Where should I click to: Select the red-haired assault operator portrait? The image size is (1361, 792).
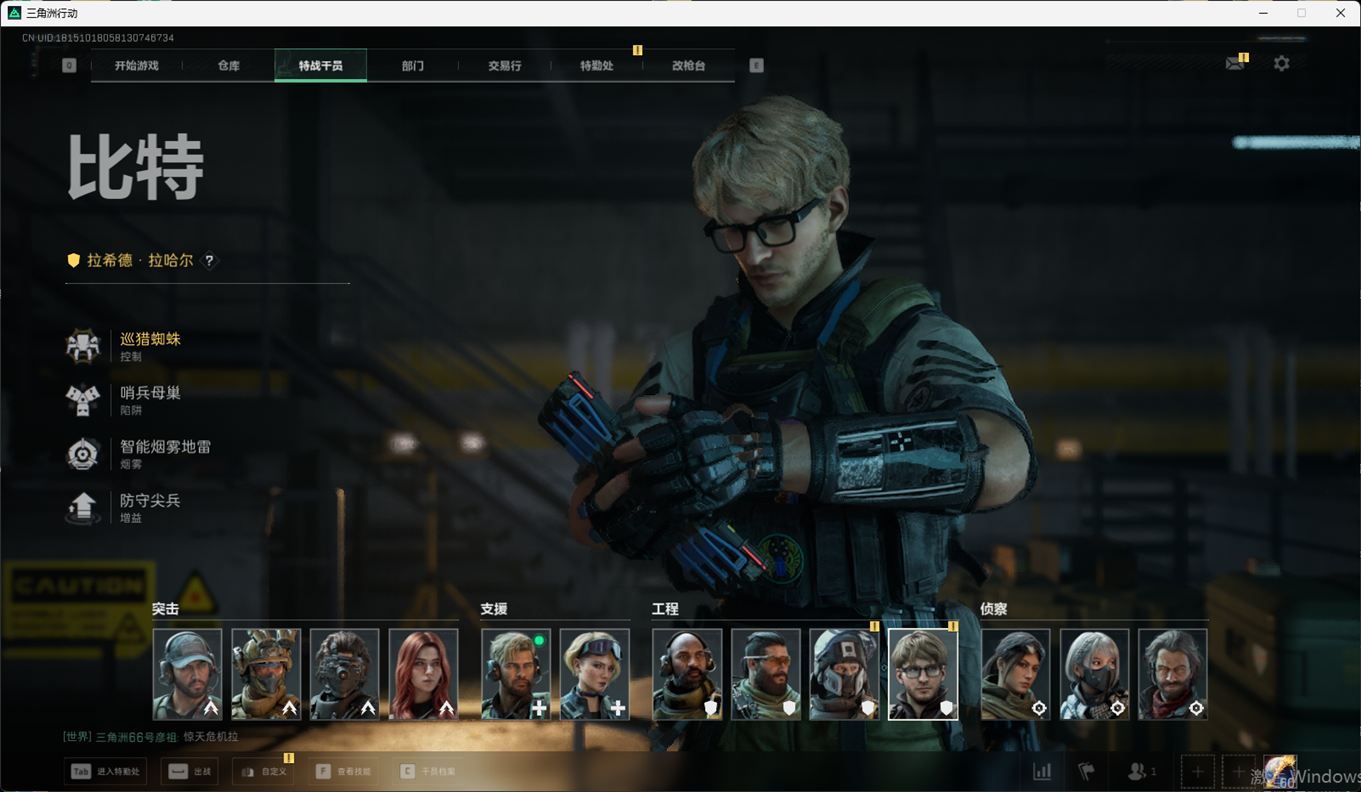tap(423, 674)
